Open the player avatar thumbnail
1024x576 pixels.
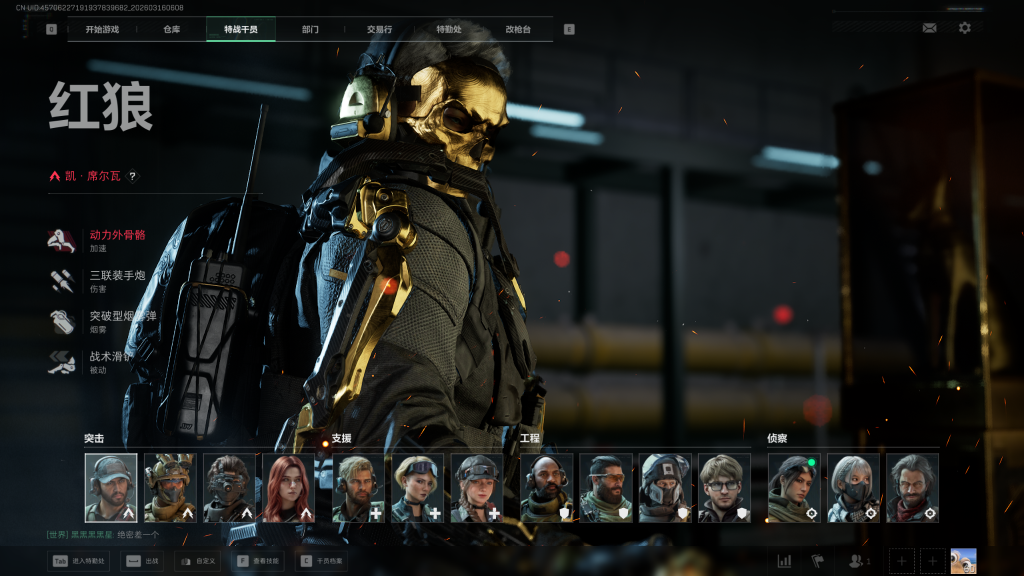coord(963,561)
